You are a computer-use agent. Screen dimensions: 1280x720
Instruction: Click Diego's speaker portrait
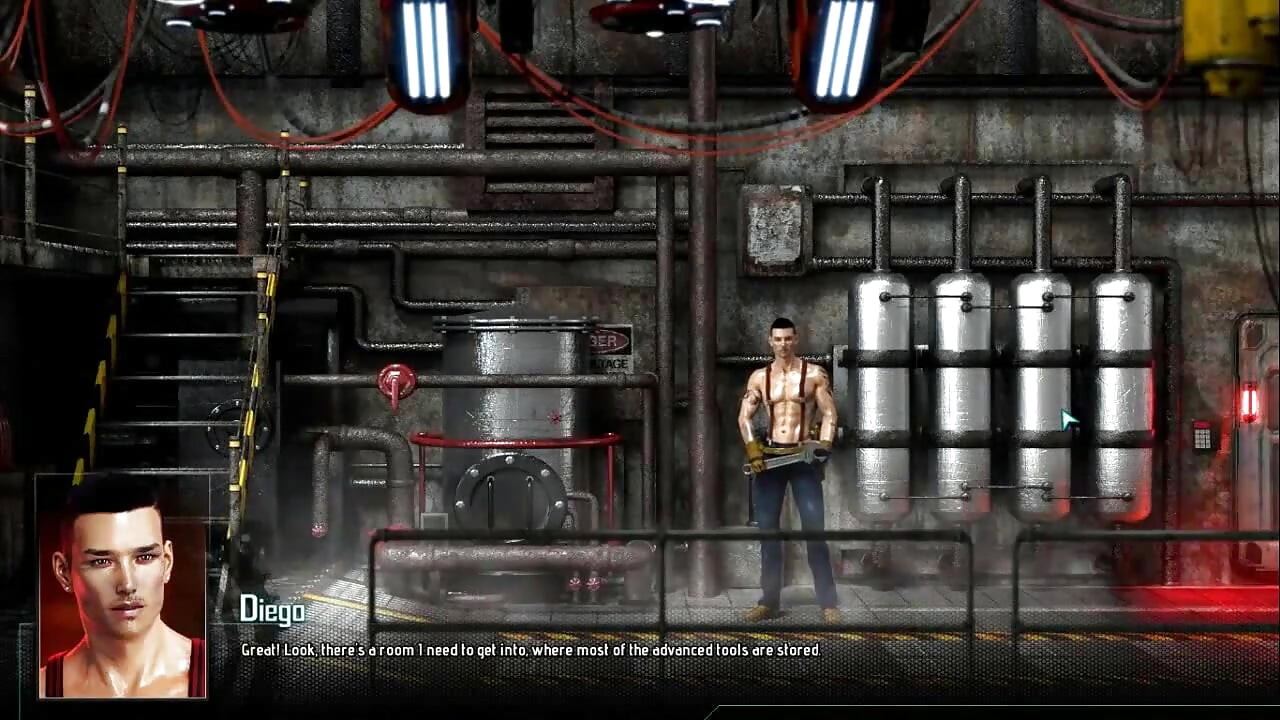(122, 587)
